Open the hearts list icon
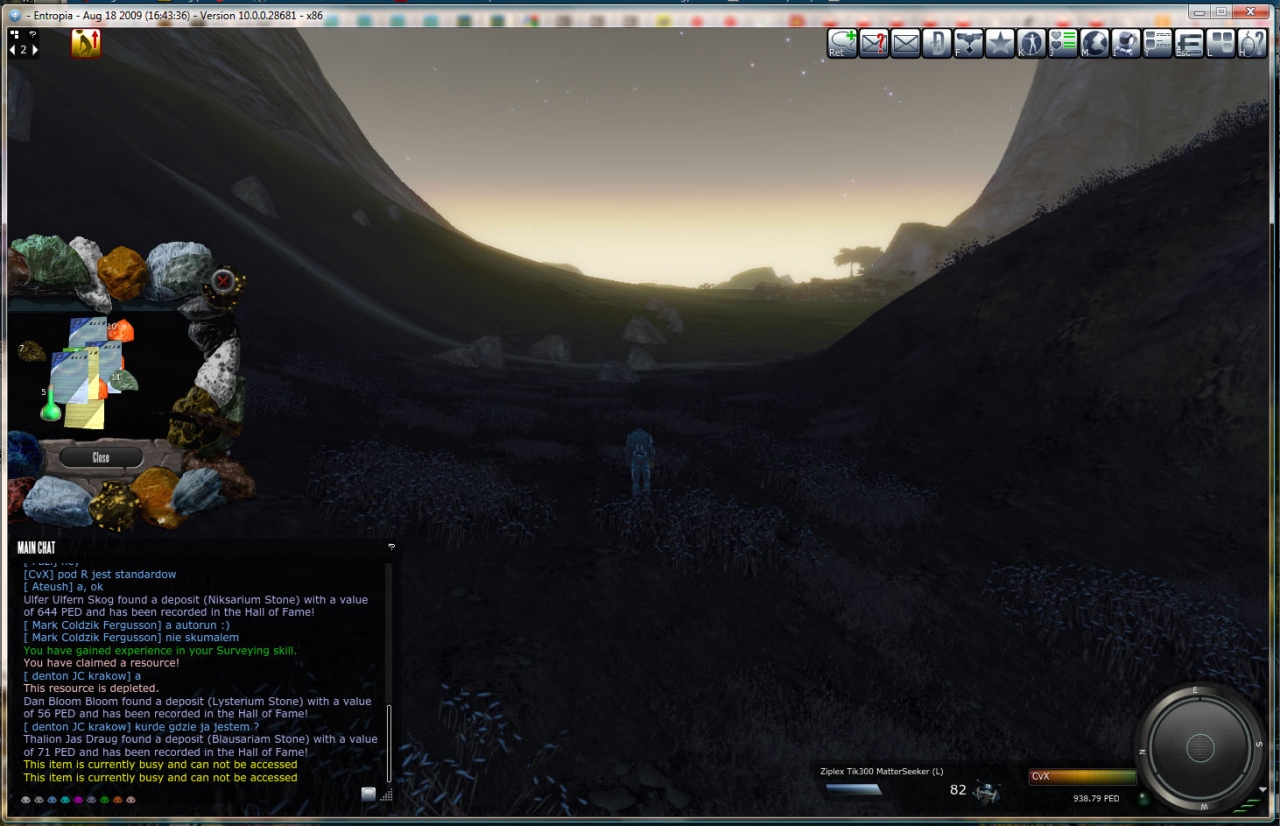The height and width of the screenshot is (826, 1280). (x=1063, y=43)
